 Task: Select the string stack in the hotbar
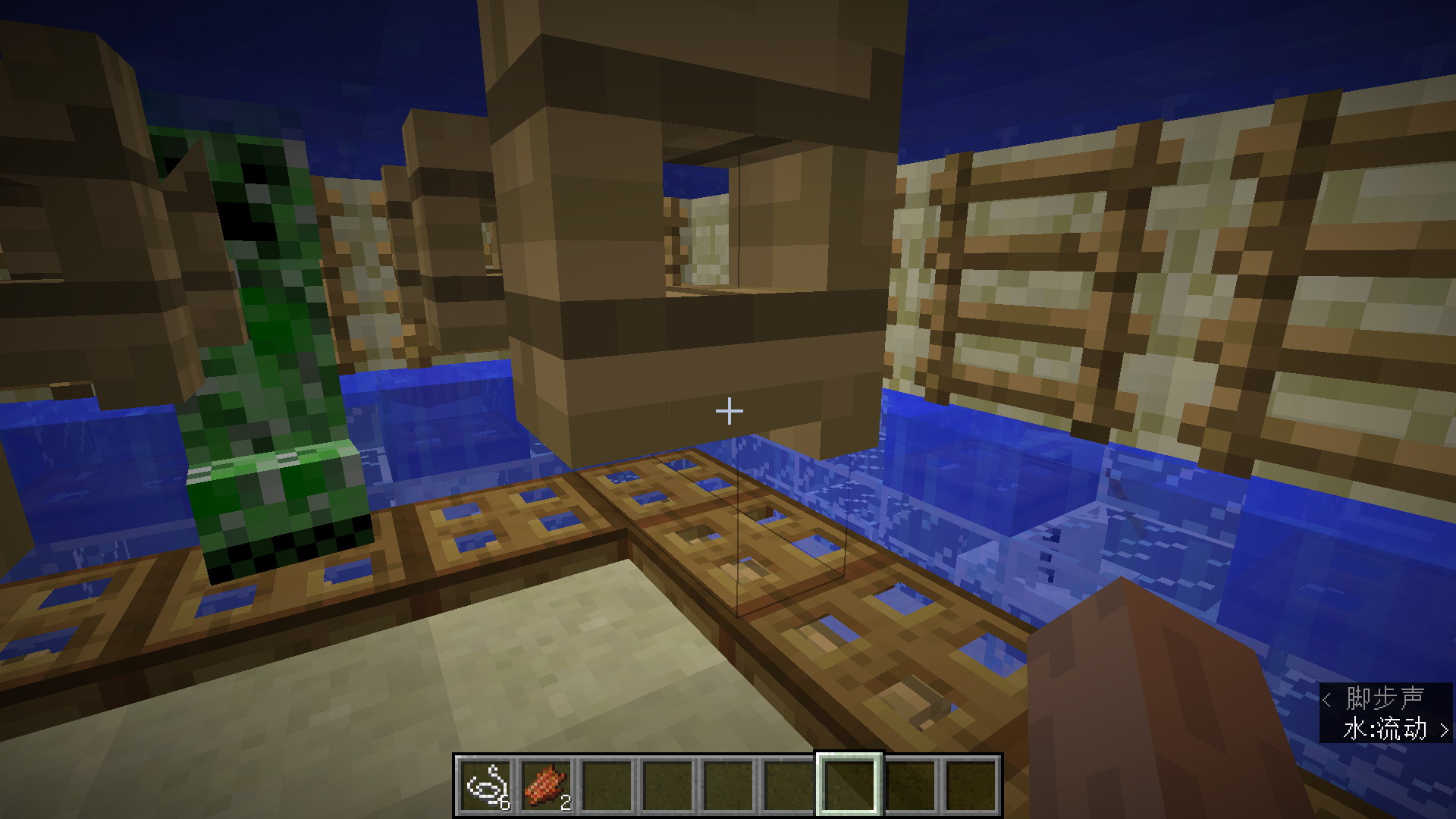click(486, 786)
